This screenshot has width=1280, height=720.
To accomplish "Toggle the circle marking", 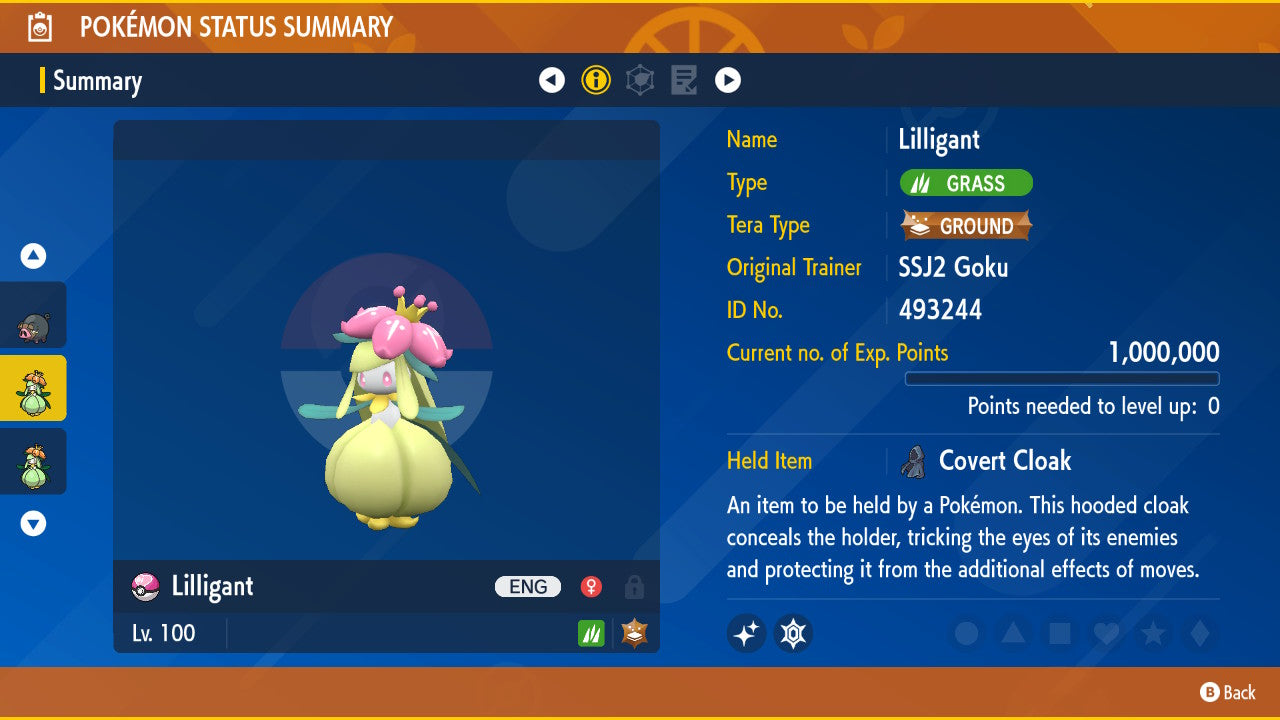I will tap(966, 633).
